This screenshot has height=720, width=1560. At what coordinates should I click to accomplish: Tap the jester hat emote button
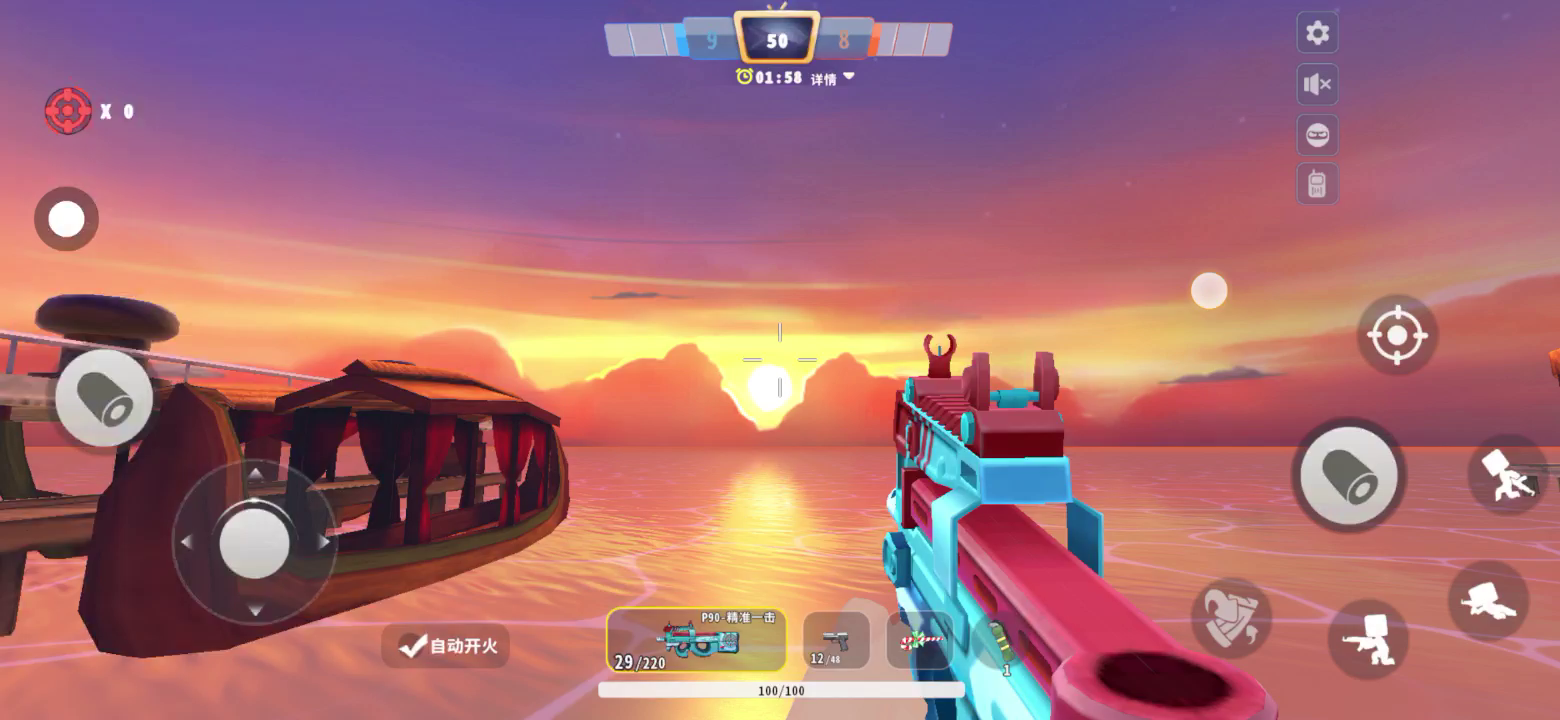click(x=1231, y=618)
